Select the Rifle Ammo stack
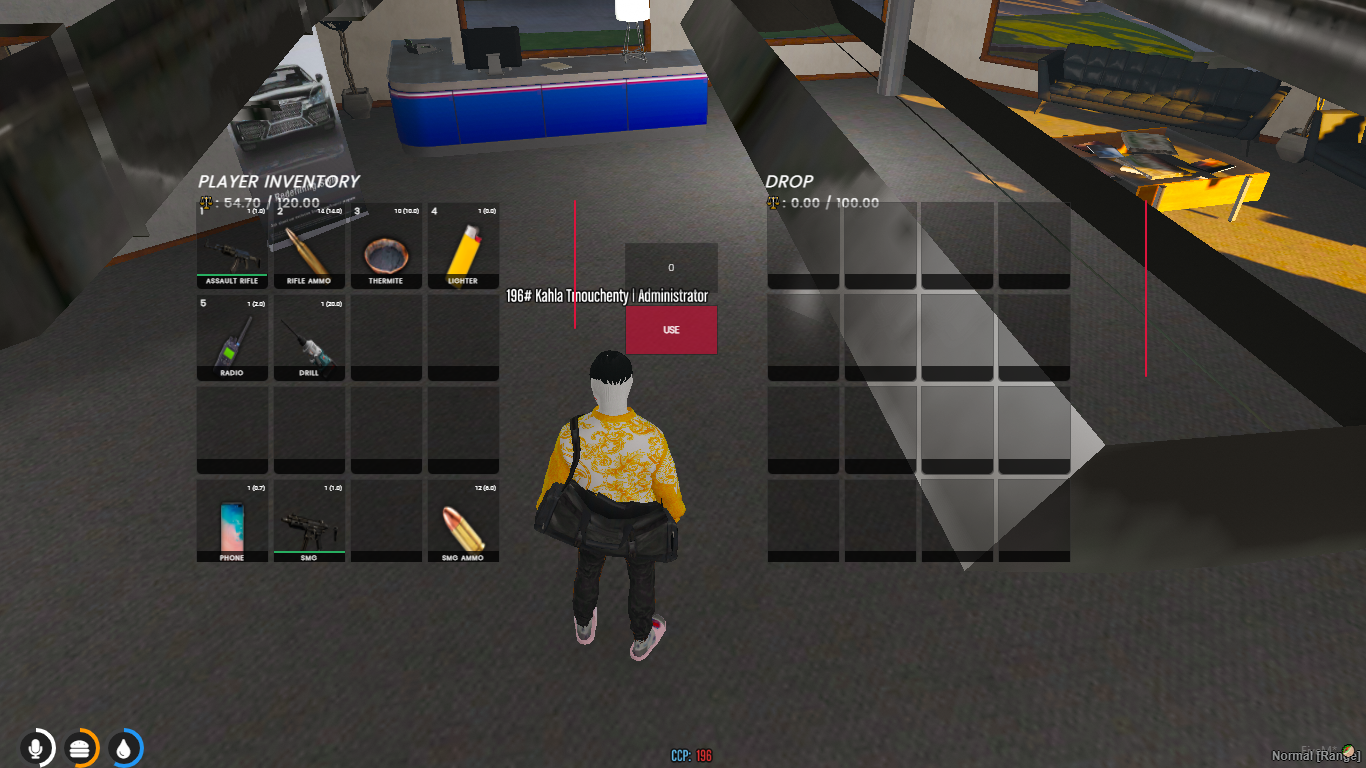Viewport: 1366px width, 768px height. tap(309, 245)
